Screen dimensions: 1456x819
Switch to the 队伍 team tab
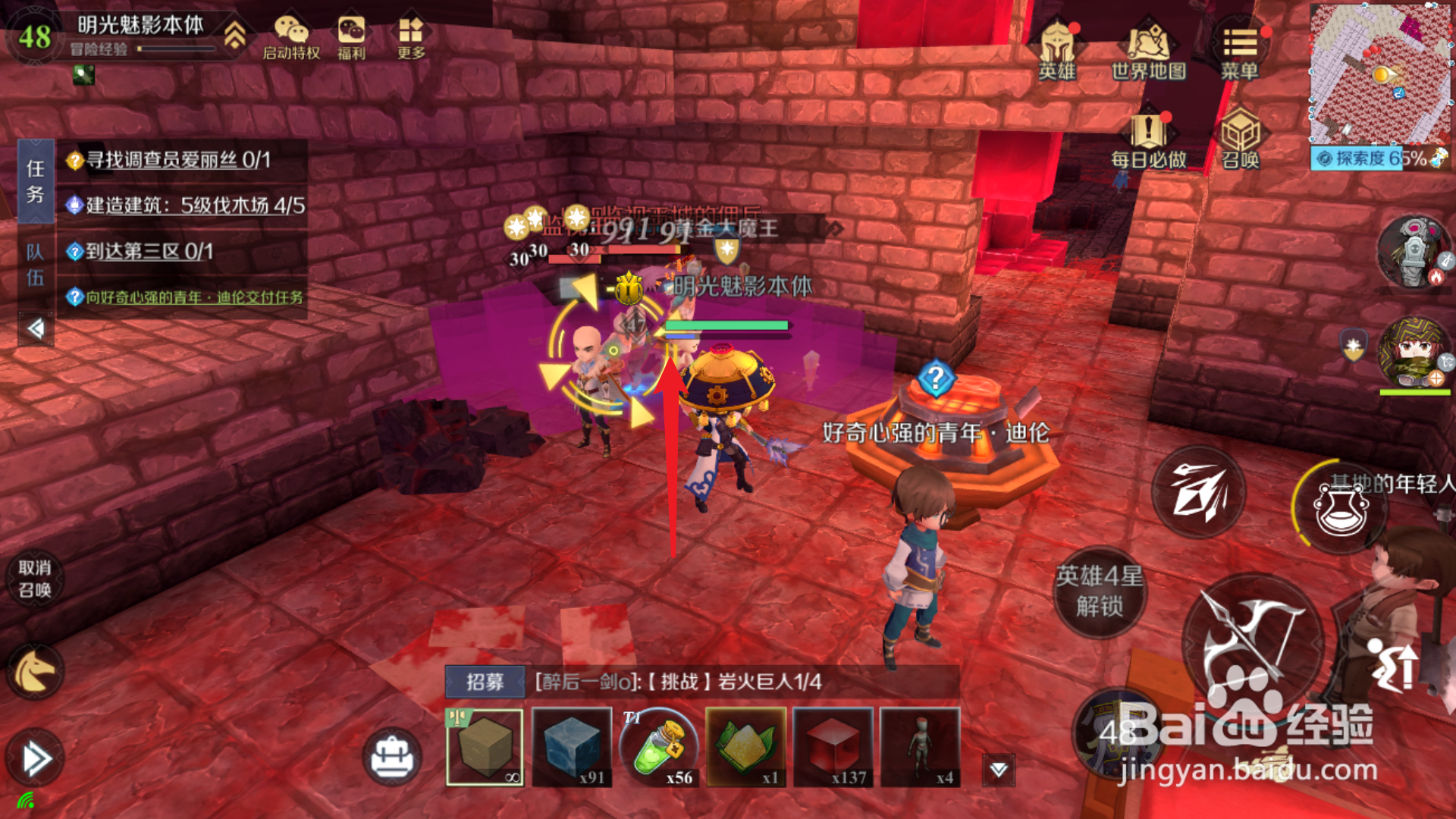[35, 265]
